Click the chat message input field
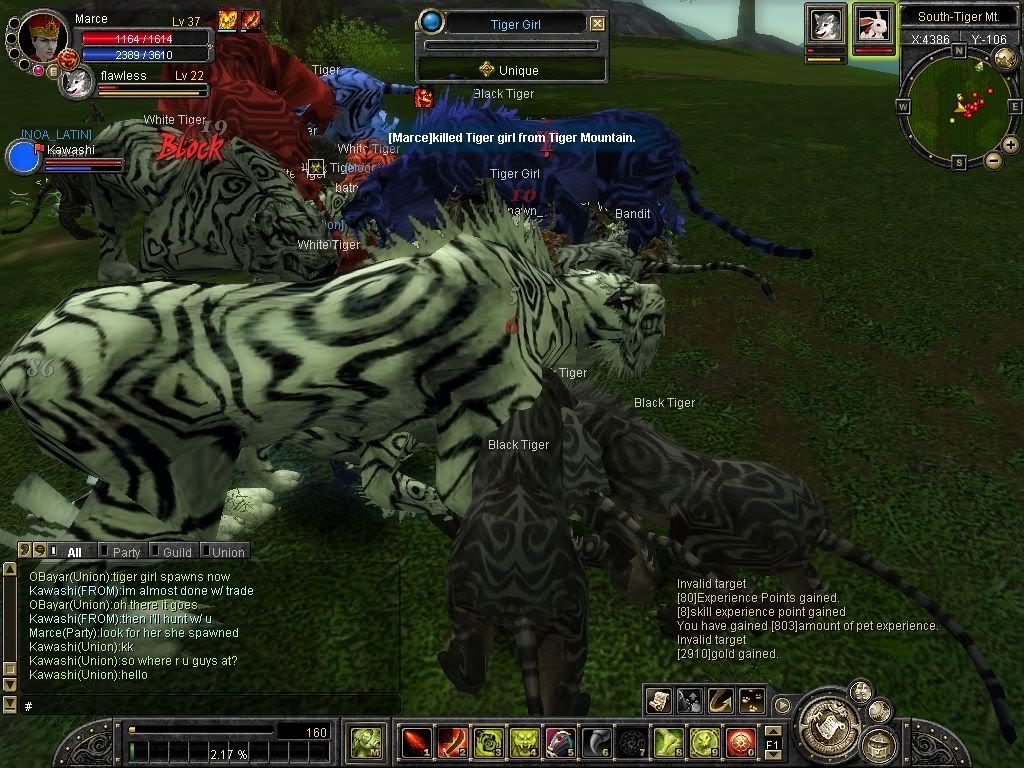The image size is (1024, 768). [210, 706]
